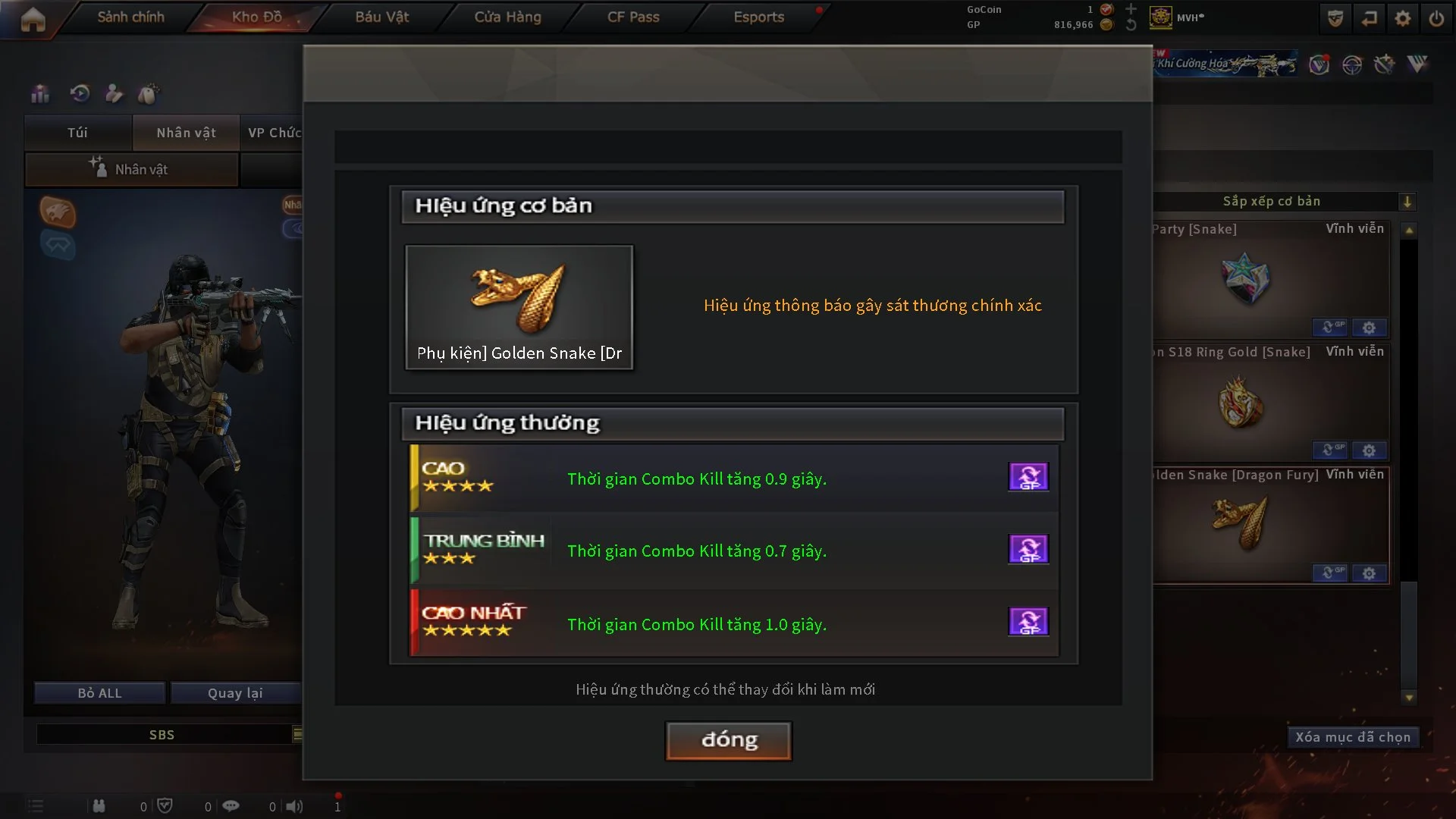Image resolution: width=1456 pixels, height=819 pixels.
Task: Click the down arrow beside Sắp xếp cơ bản
Action: [1408, 202]
